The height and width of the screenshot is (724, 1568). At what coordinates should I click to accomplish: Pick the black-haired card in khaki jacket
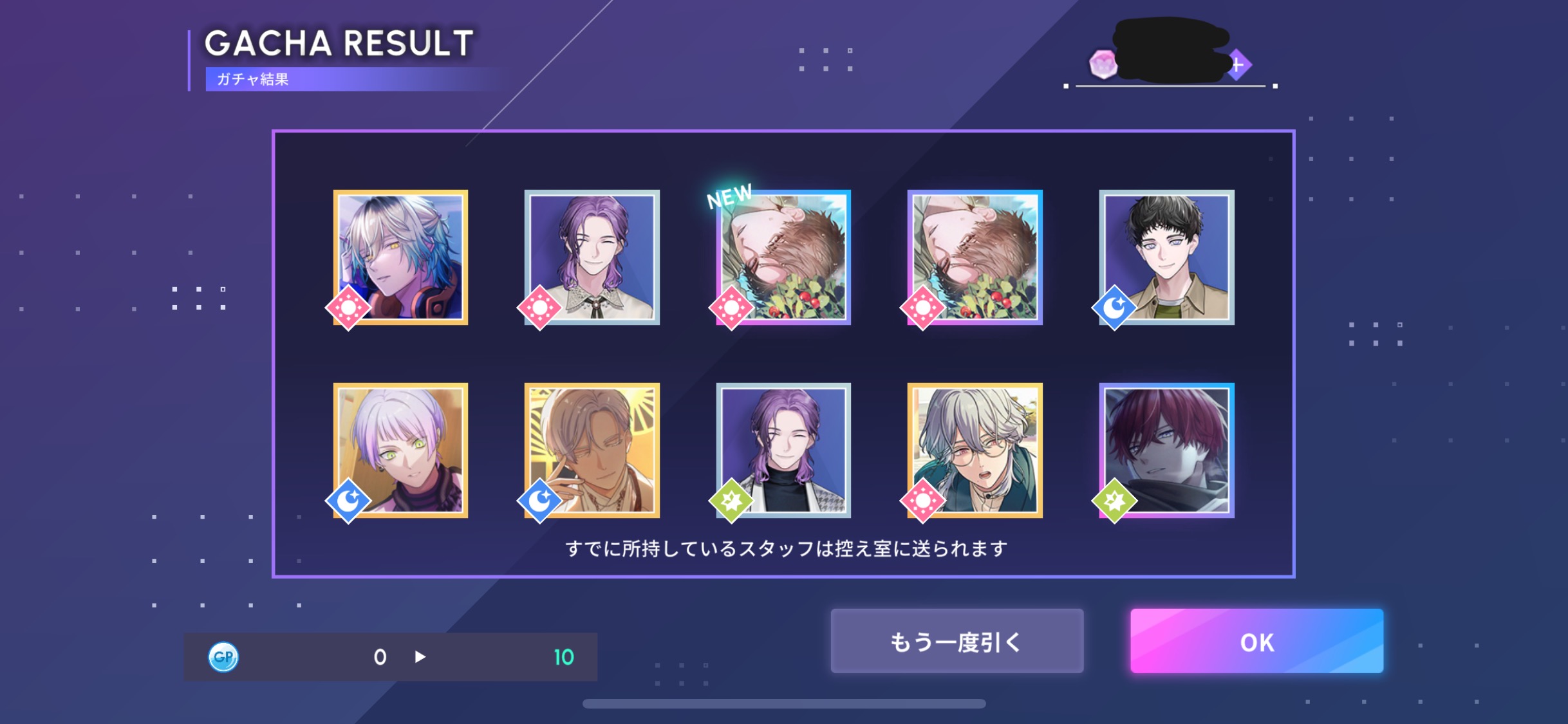pos(1166,257)
